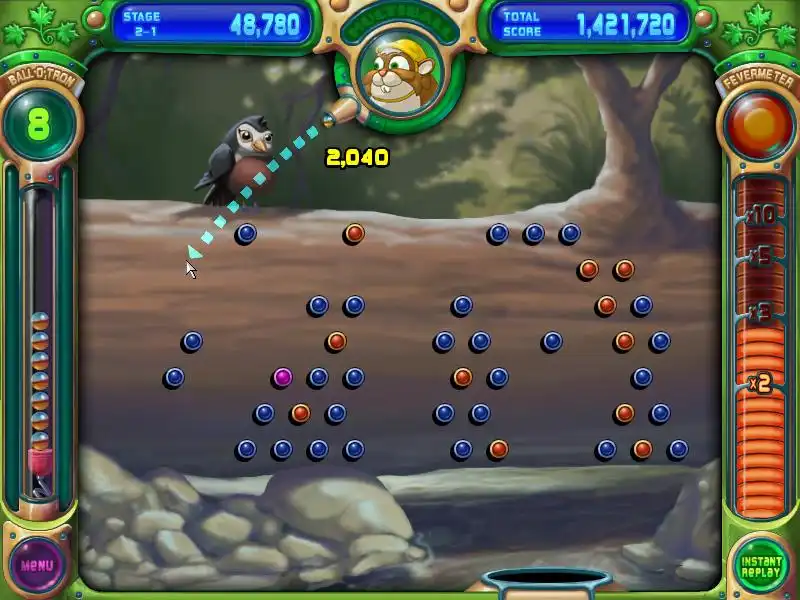Open the purple Menu button

pyautogui.click(x=37, y=563)
